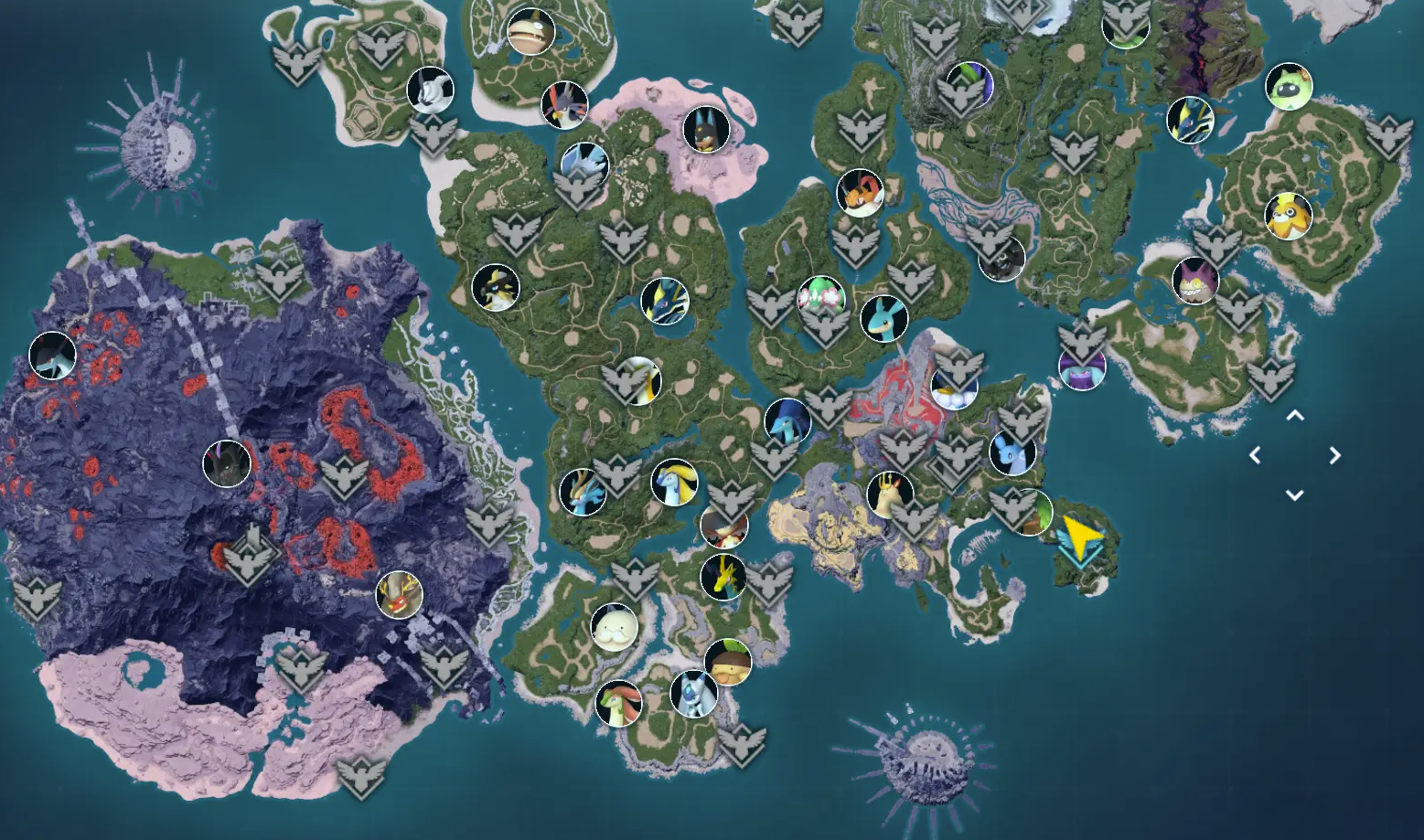
Task: Click the up chevron to pan the map north
Action: tap(1293, 416)
